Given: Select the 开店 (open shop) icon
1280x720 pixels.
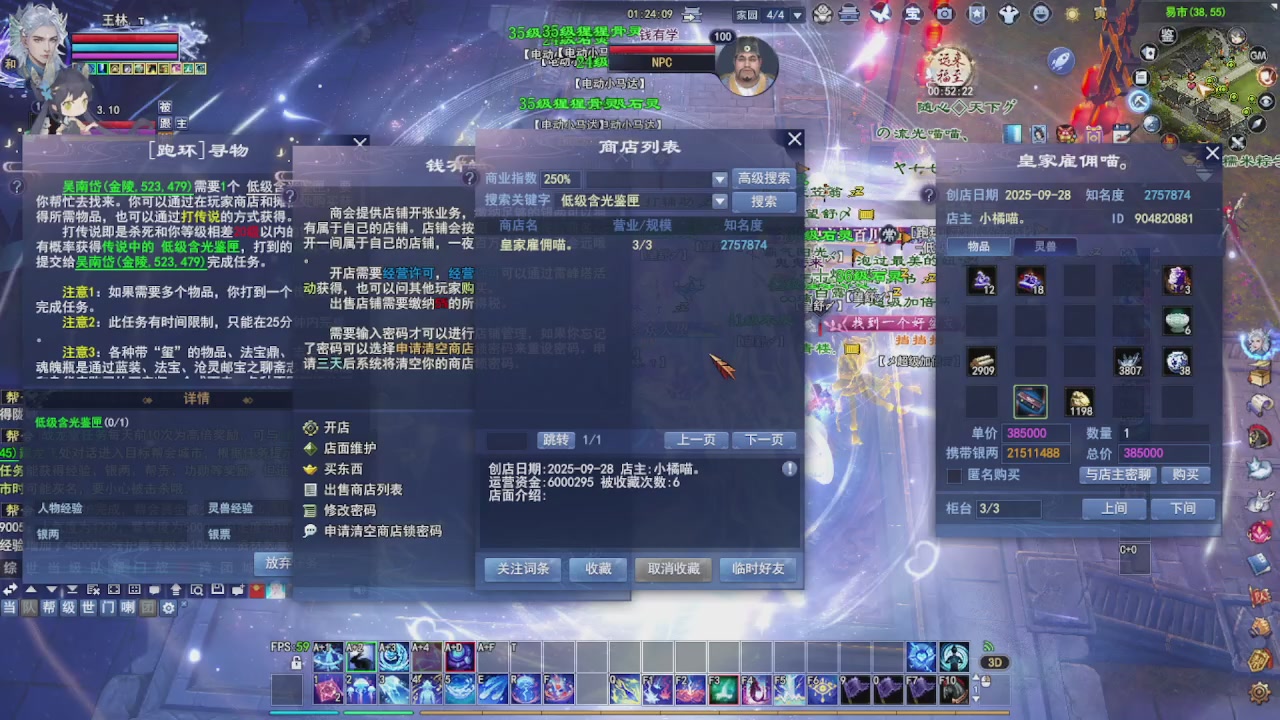Looking at the screenshot, I should click(310, 427).
